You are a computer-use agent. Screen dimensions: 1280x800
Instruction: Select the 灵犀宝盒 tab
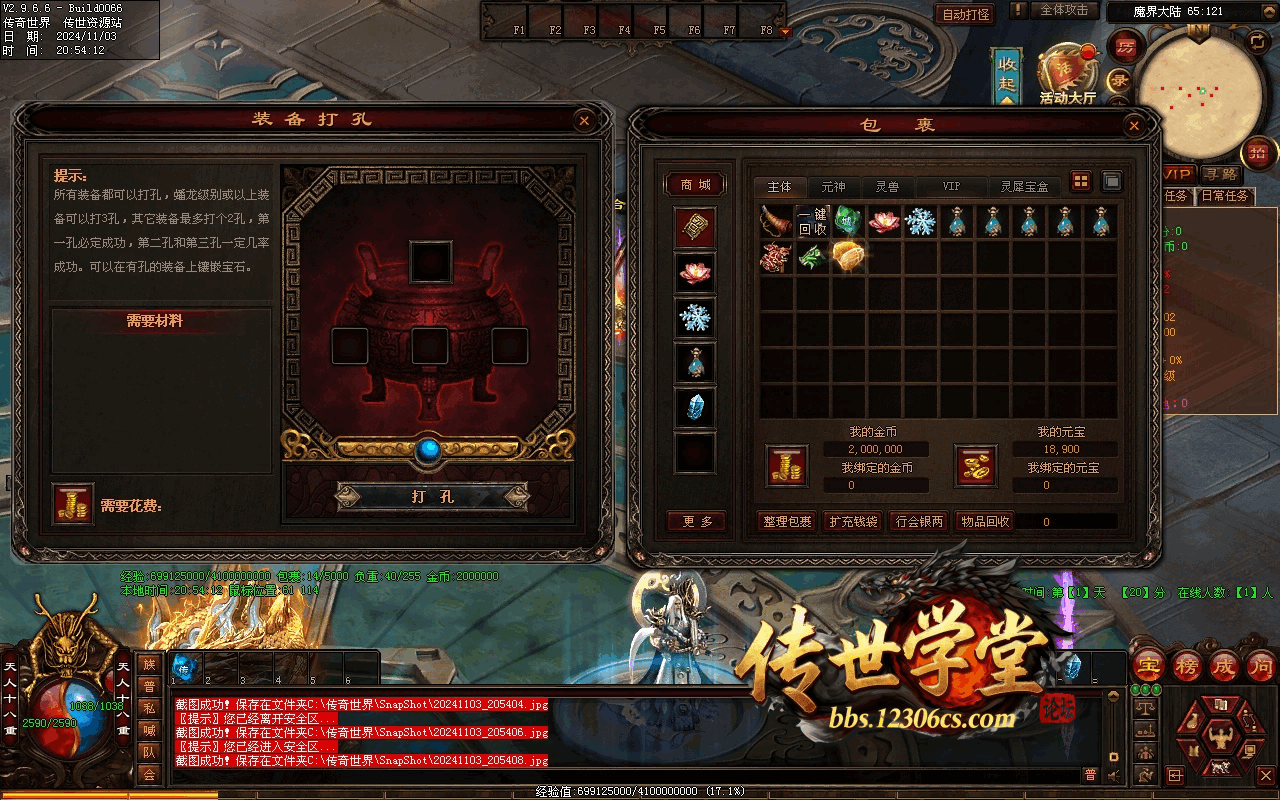coord(1025,187)
